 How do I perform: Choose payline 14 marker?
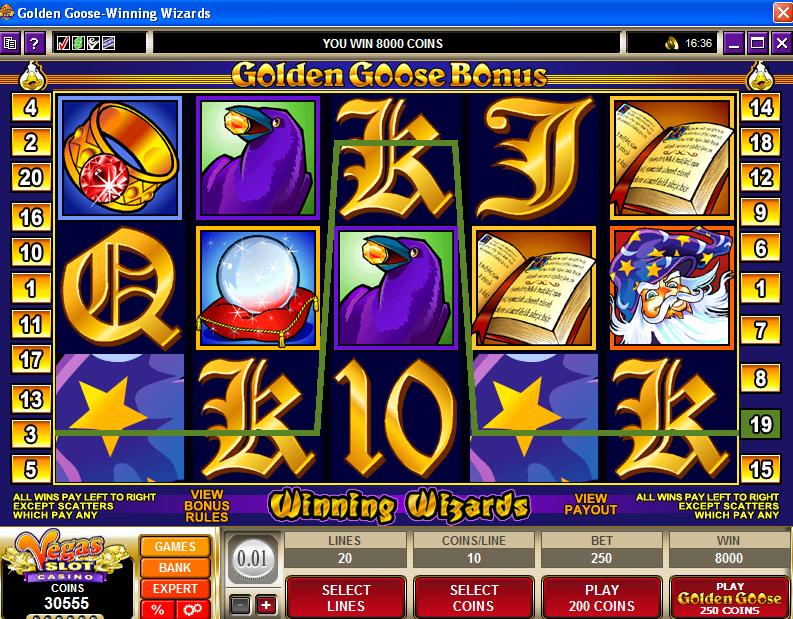click(761, 108)
